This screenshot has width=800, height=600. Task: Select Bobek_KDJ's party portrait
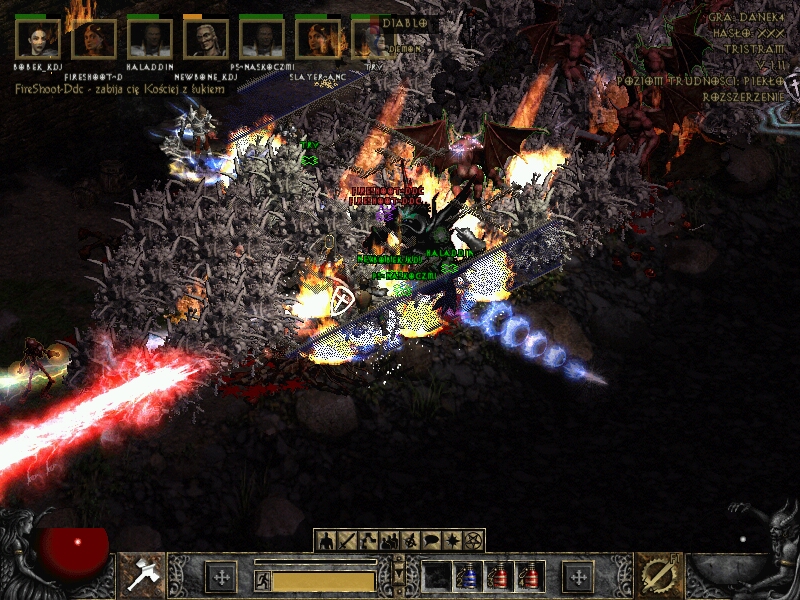[x=38, y=40]
